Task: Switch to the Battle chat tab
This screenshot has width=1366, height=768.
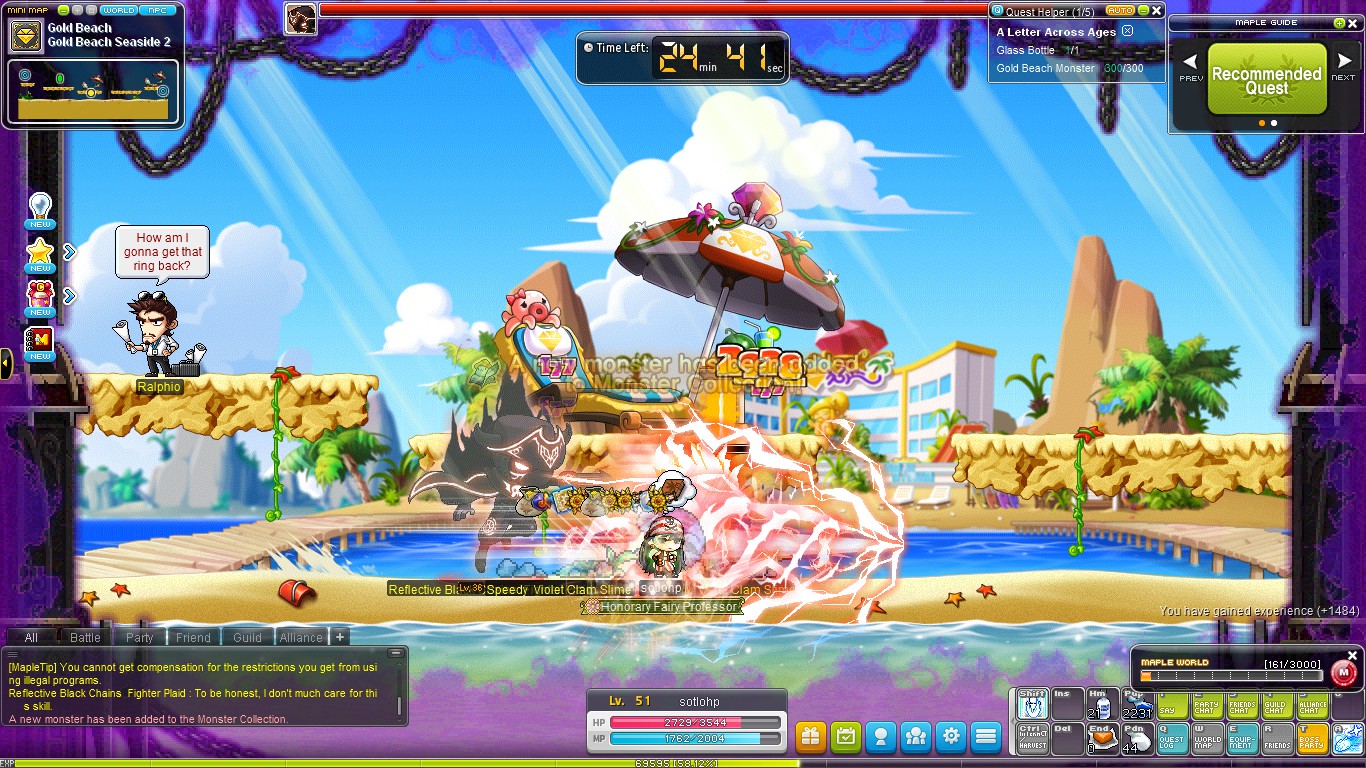Action: pos(86,637)
